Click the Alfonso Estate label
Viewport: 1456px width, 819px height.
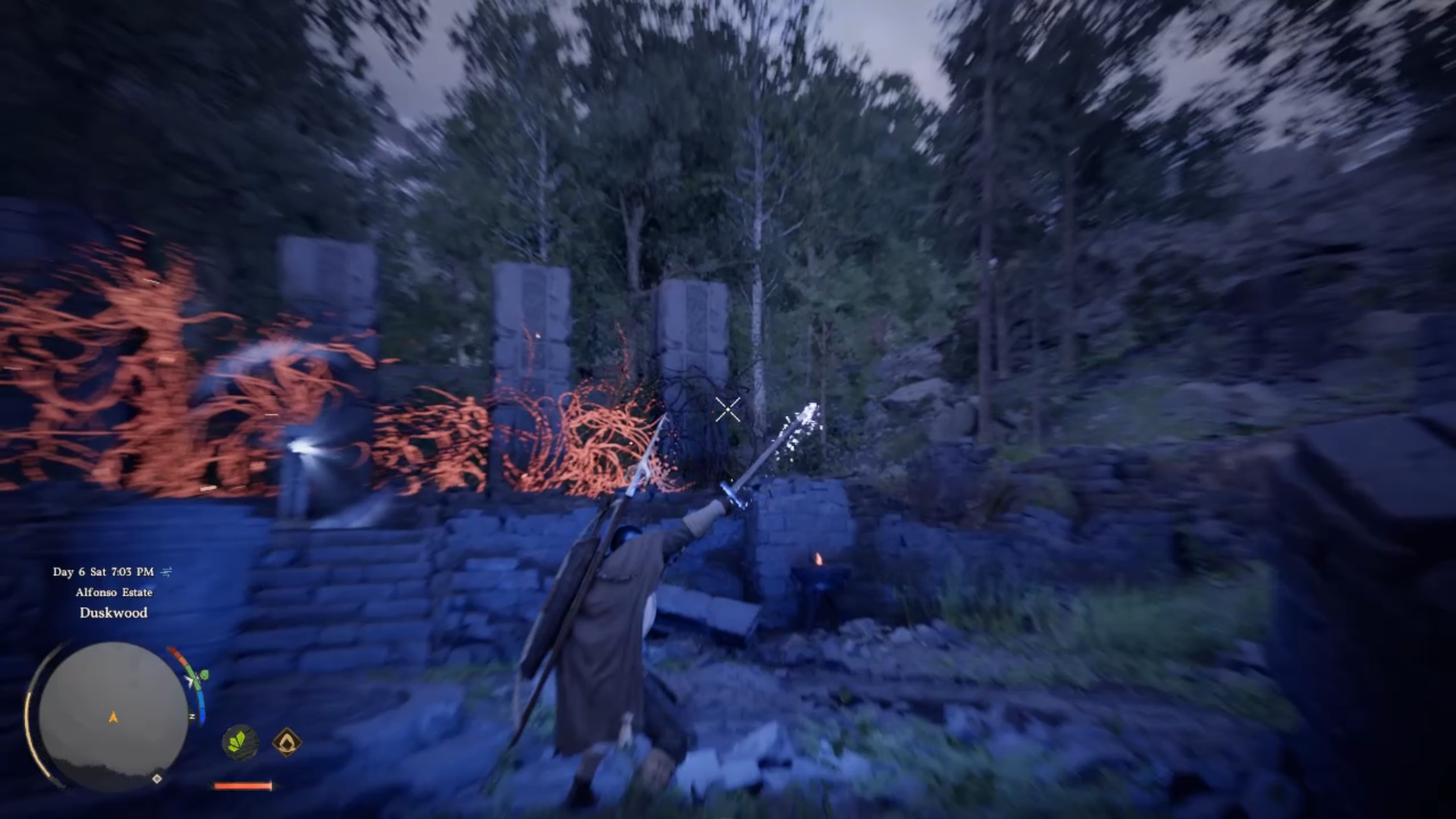(x=114, y=592)
